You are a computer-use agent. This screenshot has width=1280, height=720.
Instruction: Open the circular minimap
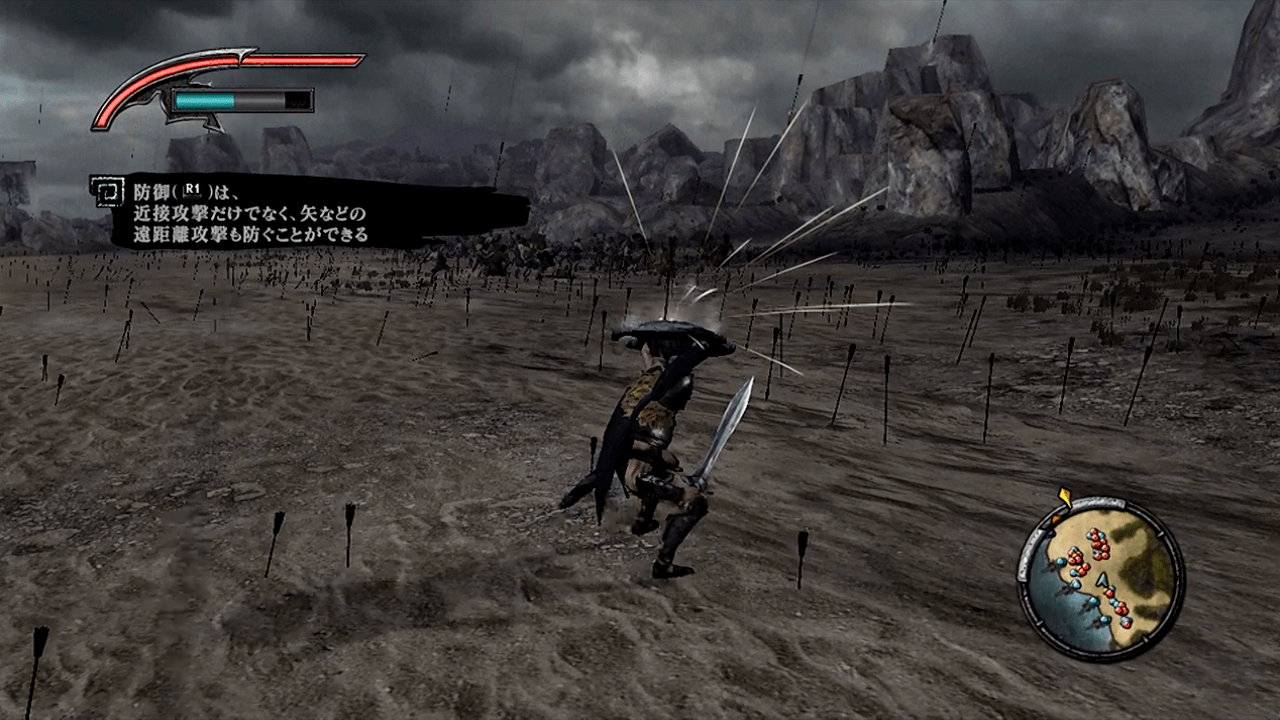(x=1101, y=579)
